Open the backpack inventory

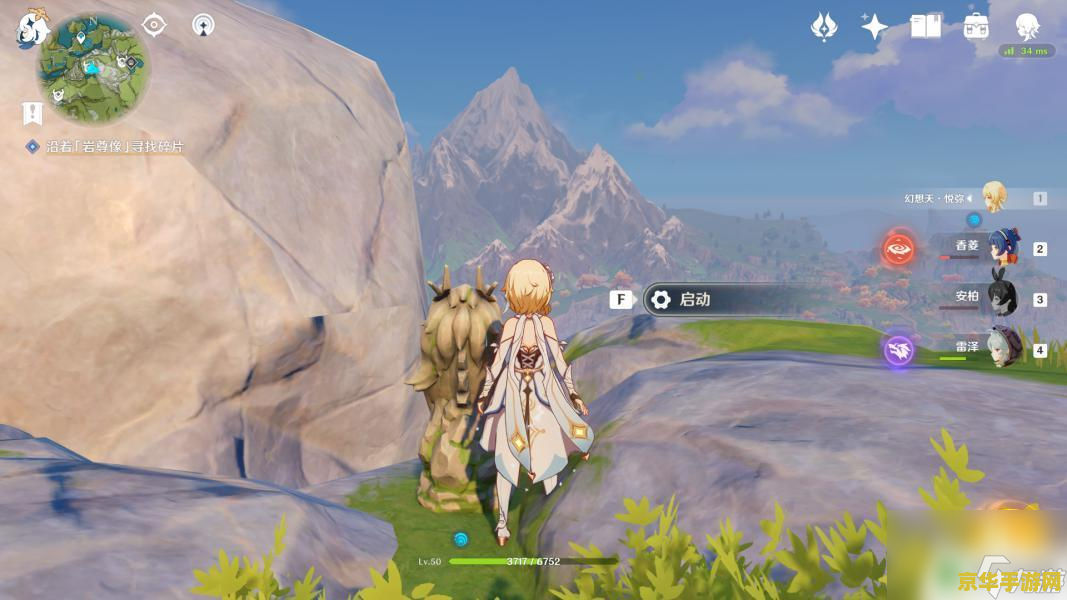[976, 27]
